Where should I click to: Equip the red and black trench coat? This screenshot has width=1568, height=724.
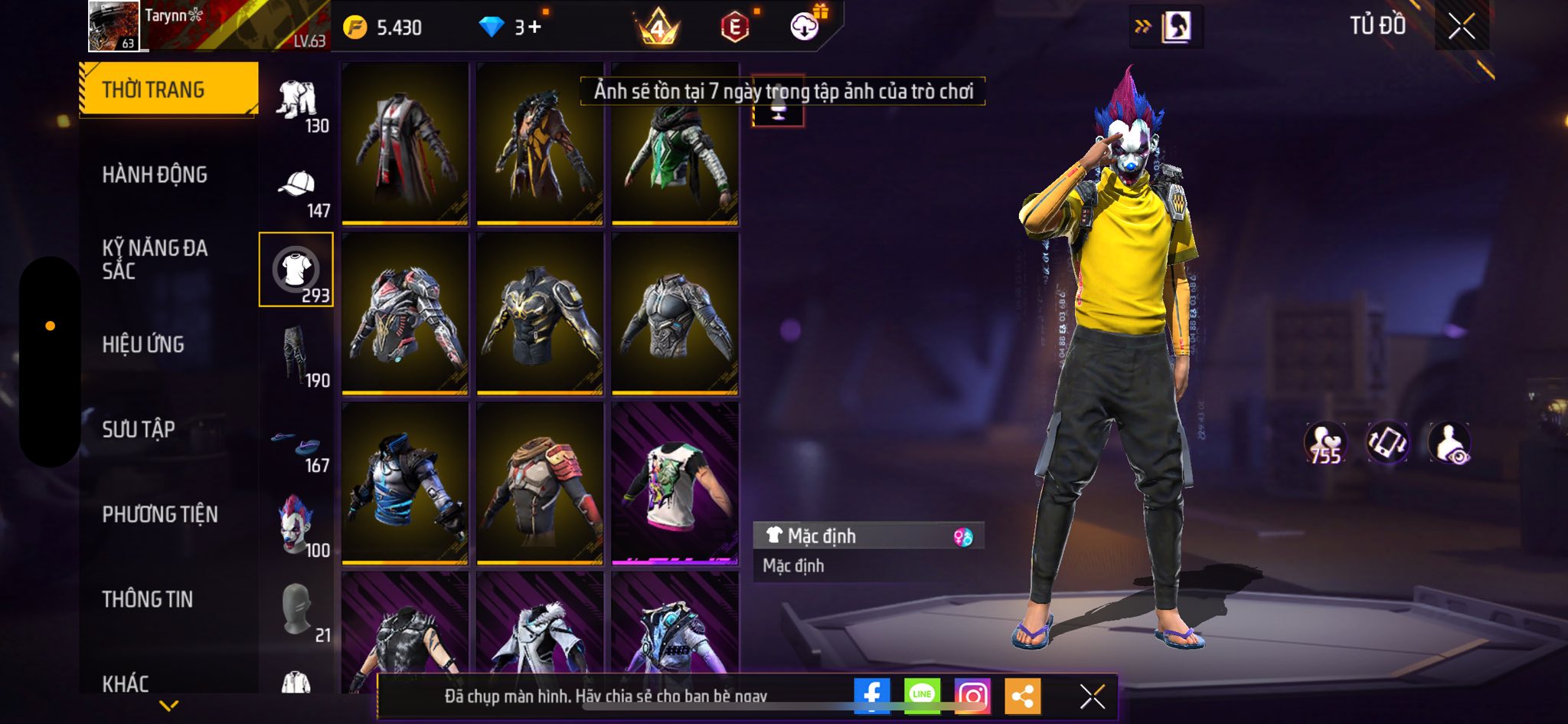point(404,144)
